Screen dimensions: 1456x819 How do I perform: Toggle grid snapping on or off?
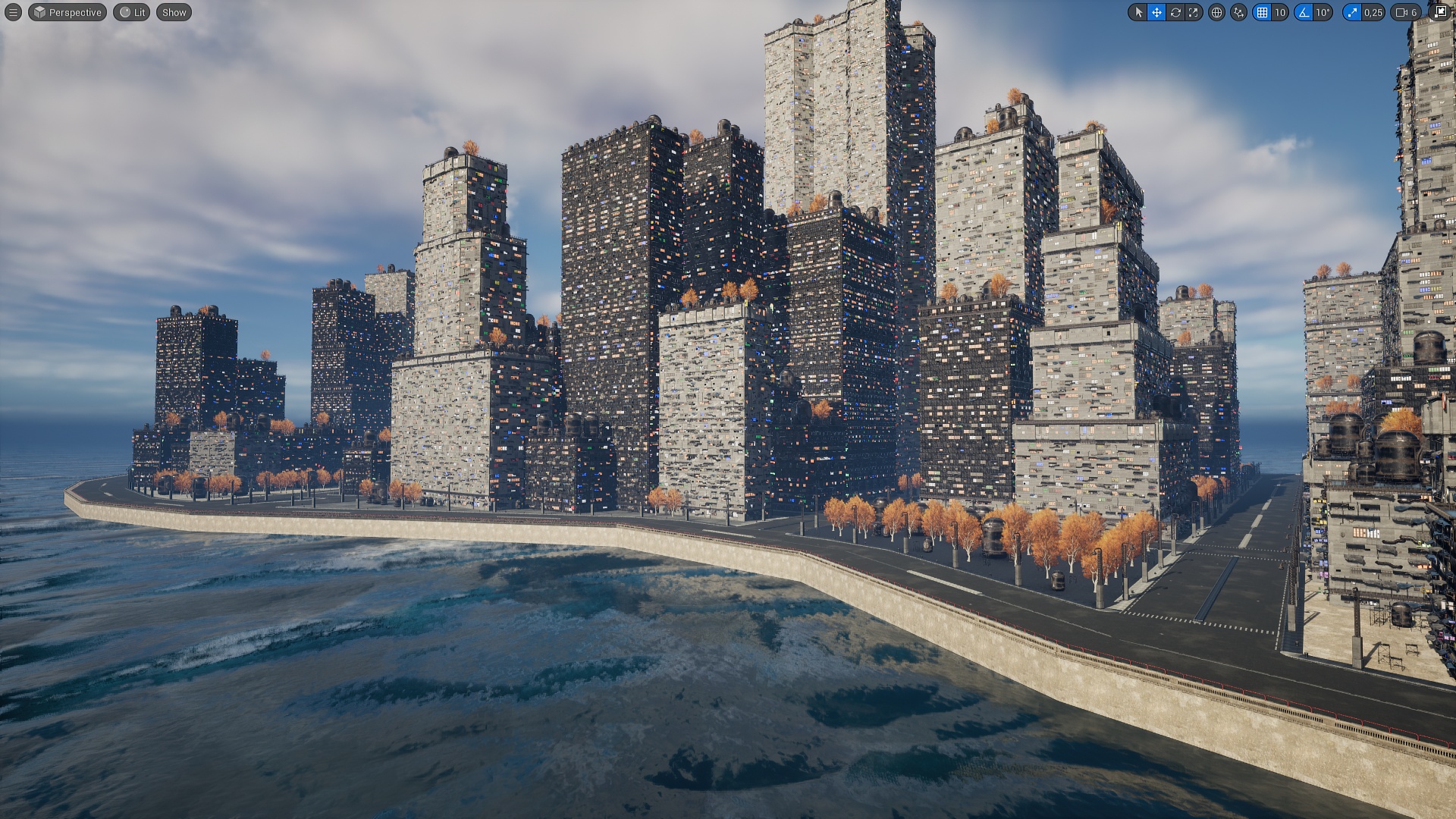(x=1260, y=12)
